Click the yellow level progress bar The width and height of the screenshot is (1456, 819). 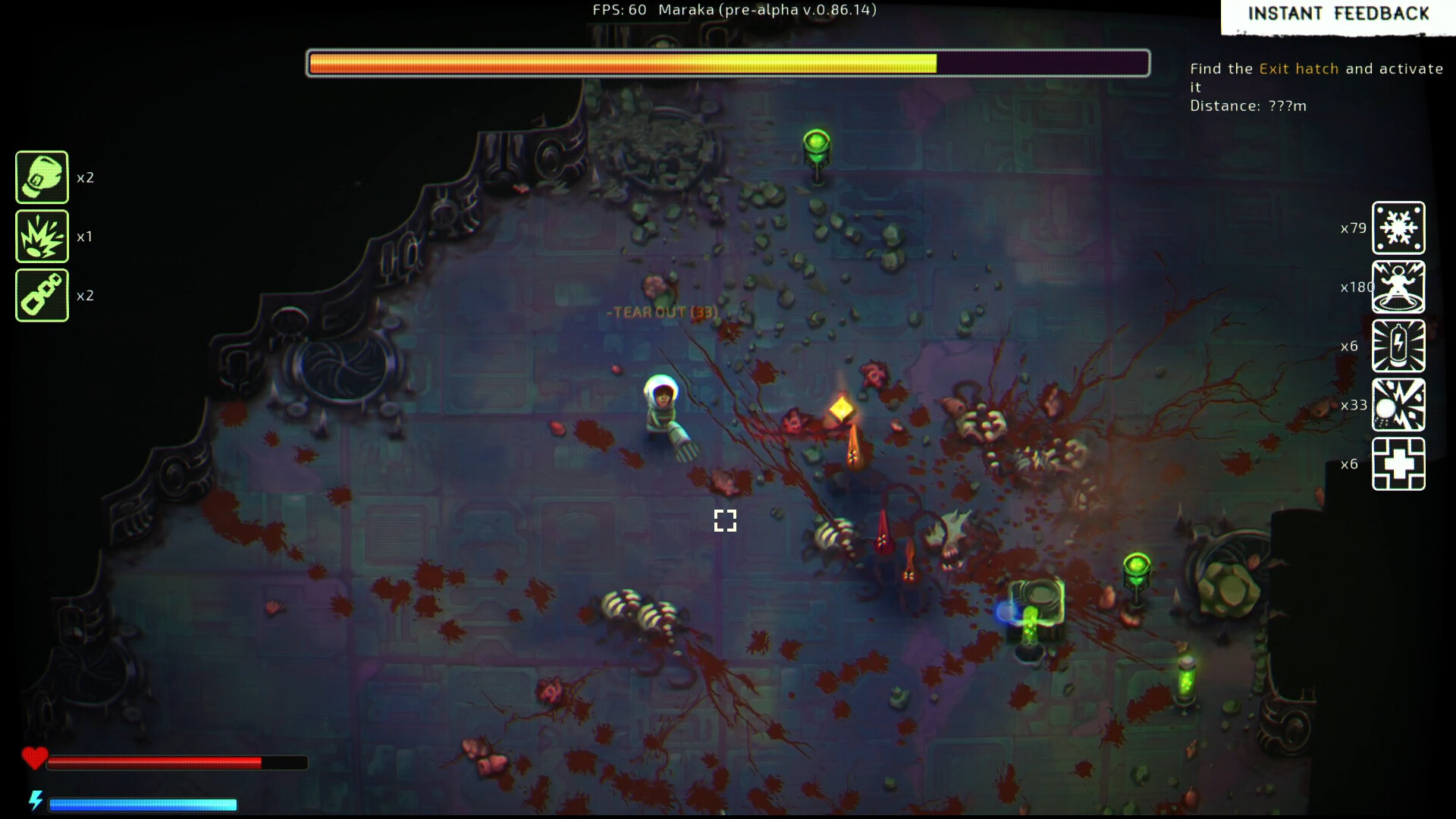click(622, 64)
